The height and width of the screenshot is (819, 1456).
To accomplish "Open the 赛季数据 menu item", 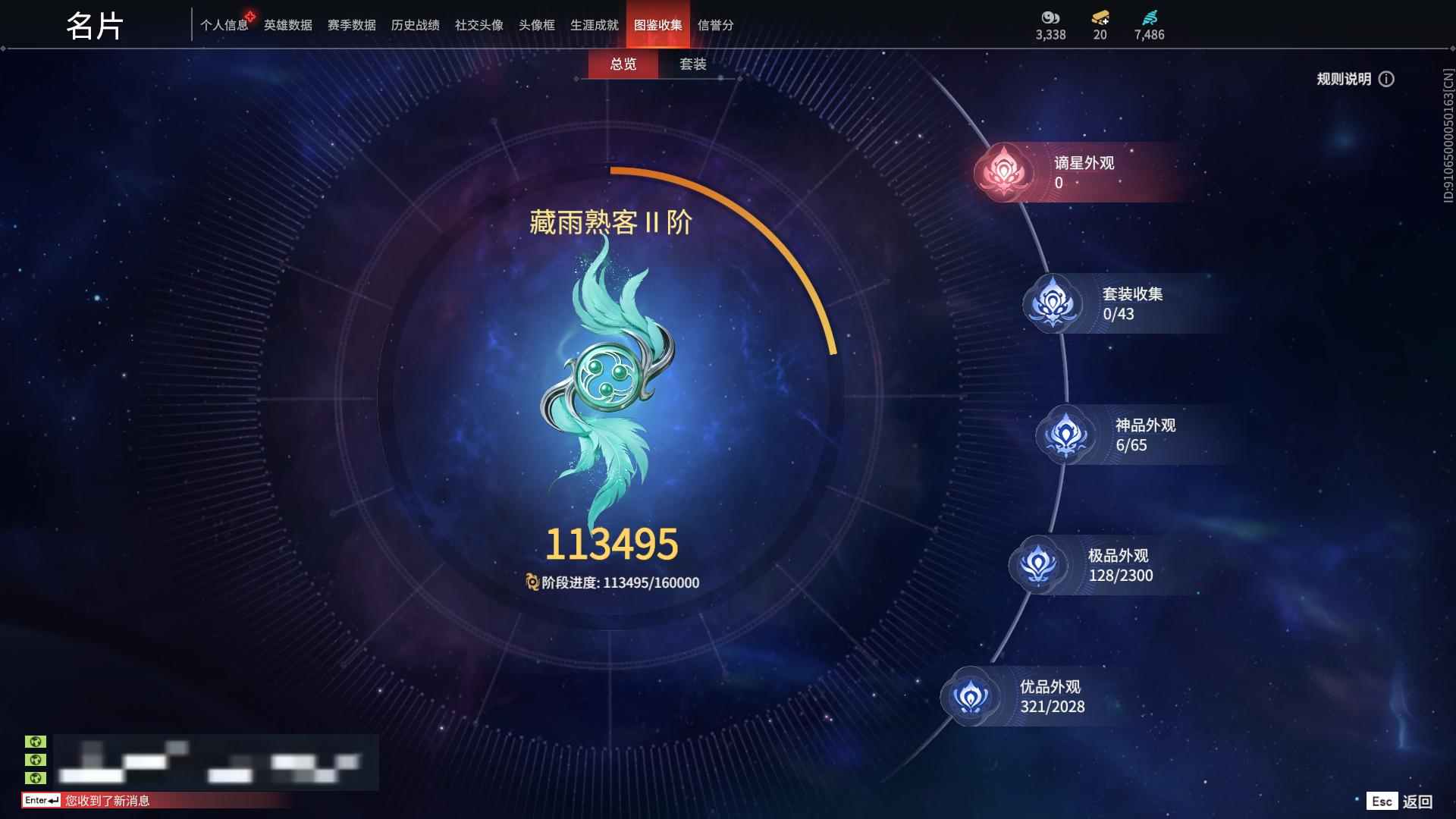I will pyautogui.click(x=350, y=24).
